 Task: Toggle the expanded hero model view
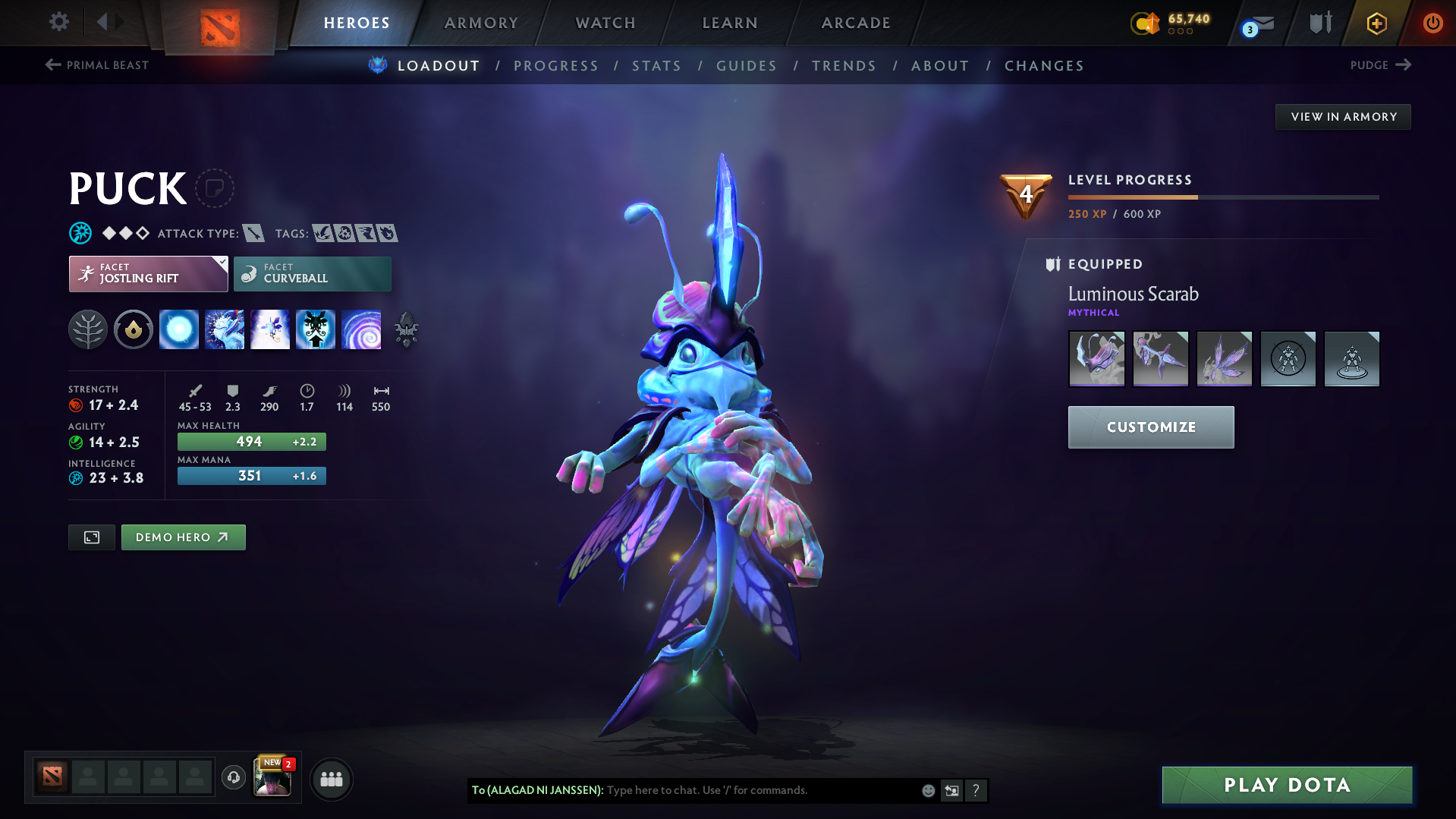(91, 537)
